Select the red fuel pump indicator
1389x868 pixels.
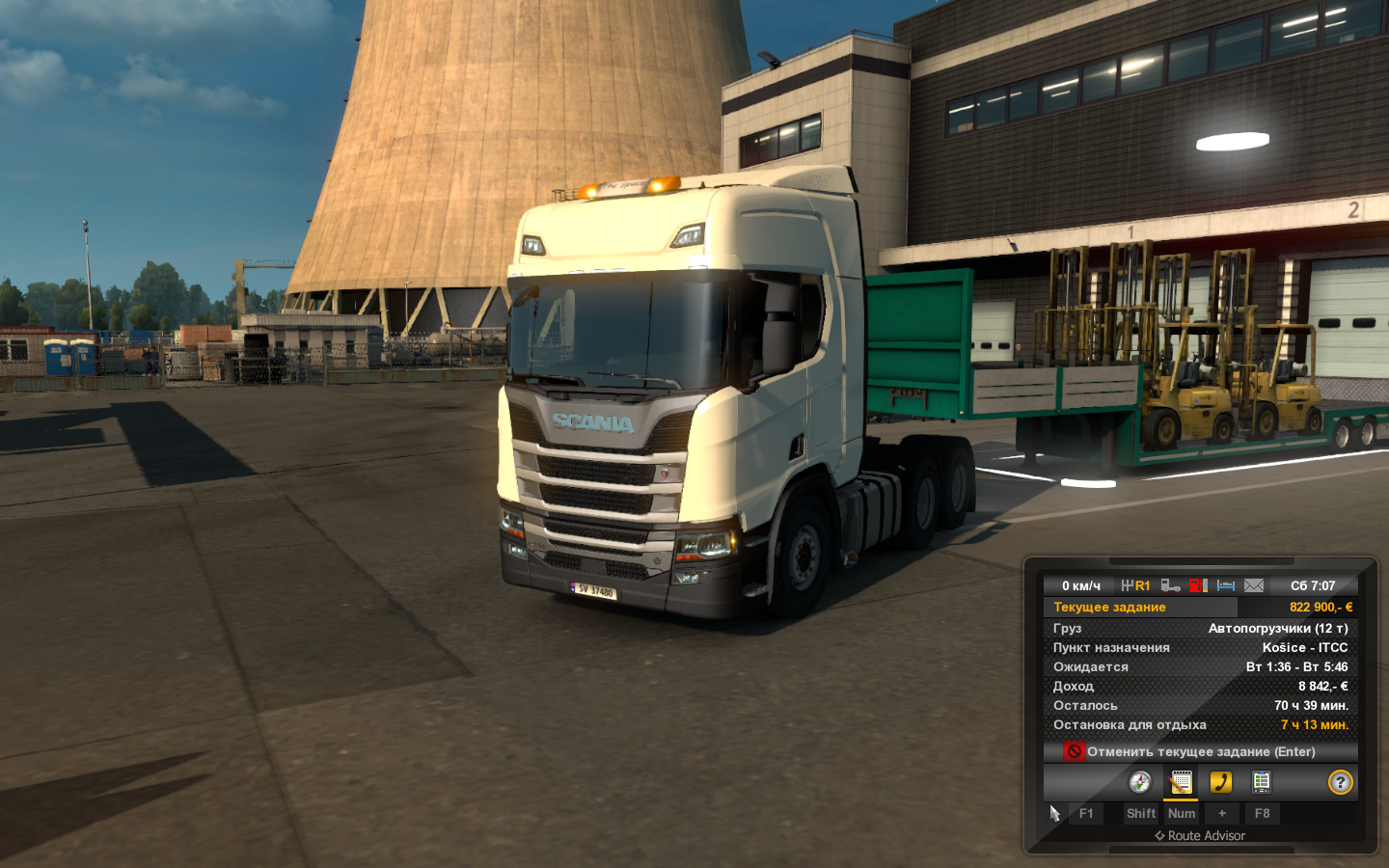1198,585
